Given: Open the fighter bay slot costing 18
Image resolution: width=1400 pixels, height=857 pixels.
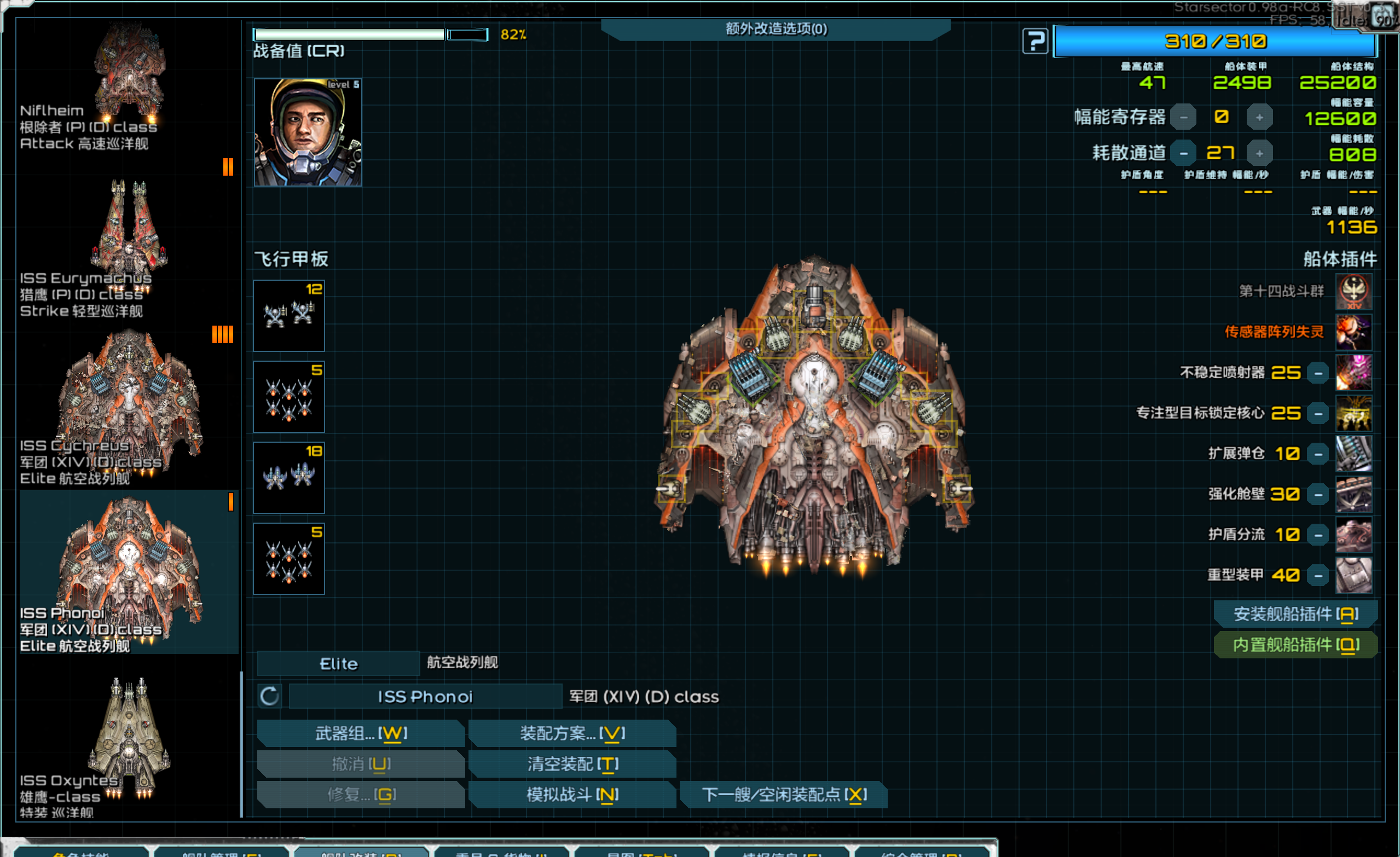Looking at the screenshot, I should click(288, 477).
